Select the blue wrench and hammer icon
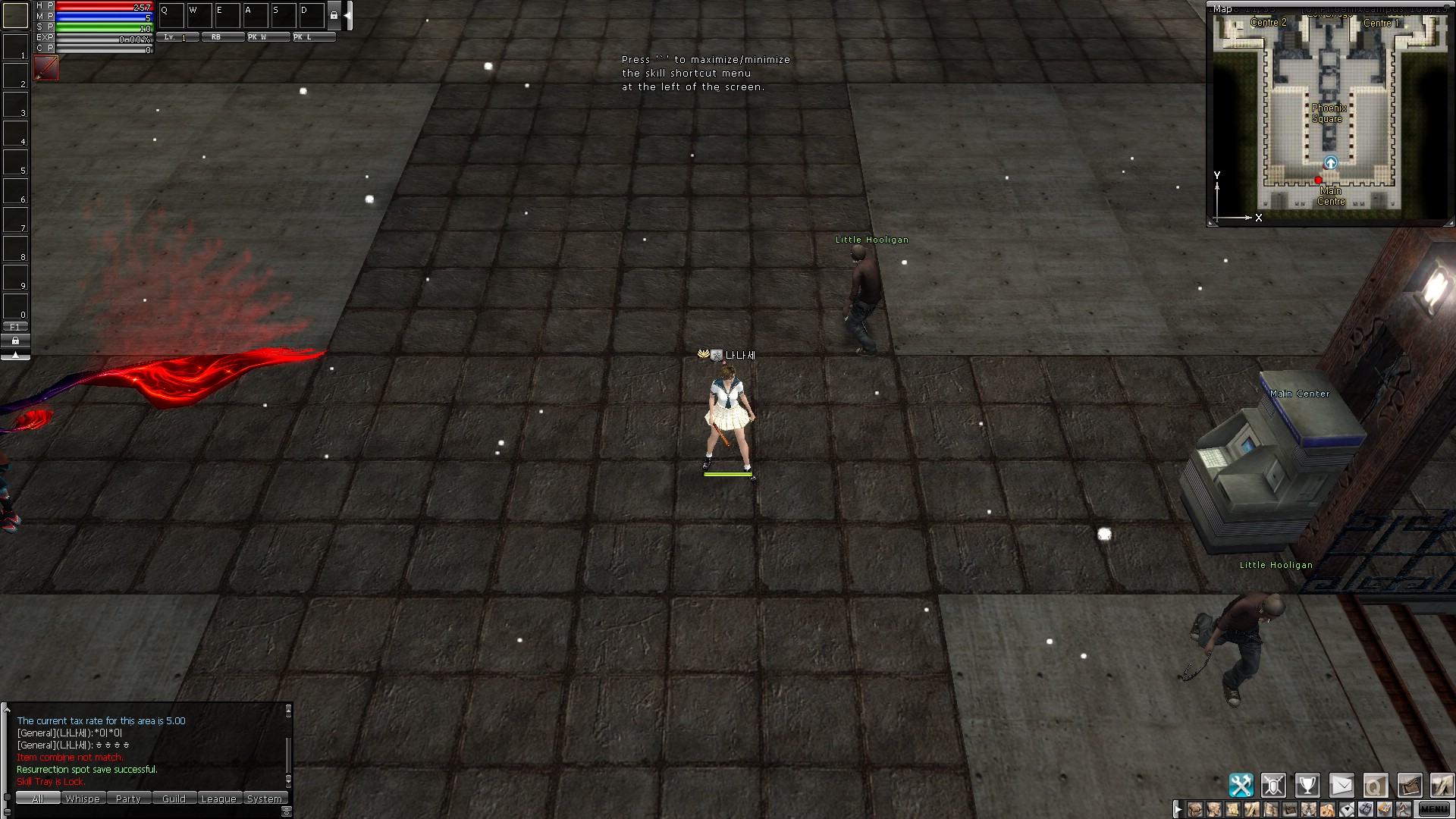1456x819 pixels. (1242, 786)
